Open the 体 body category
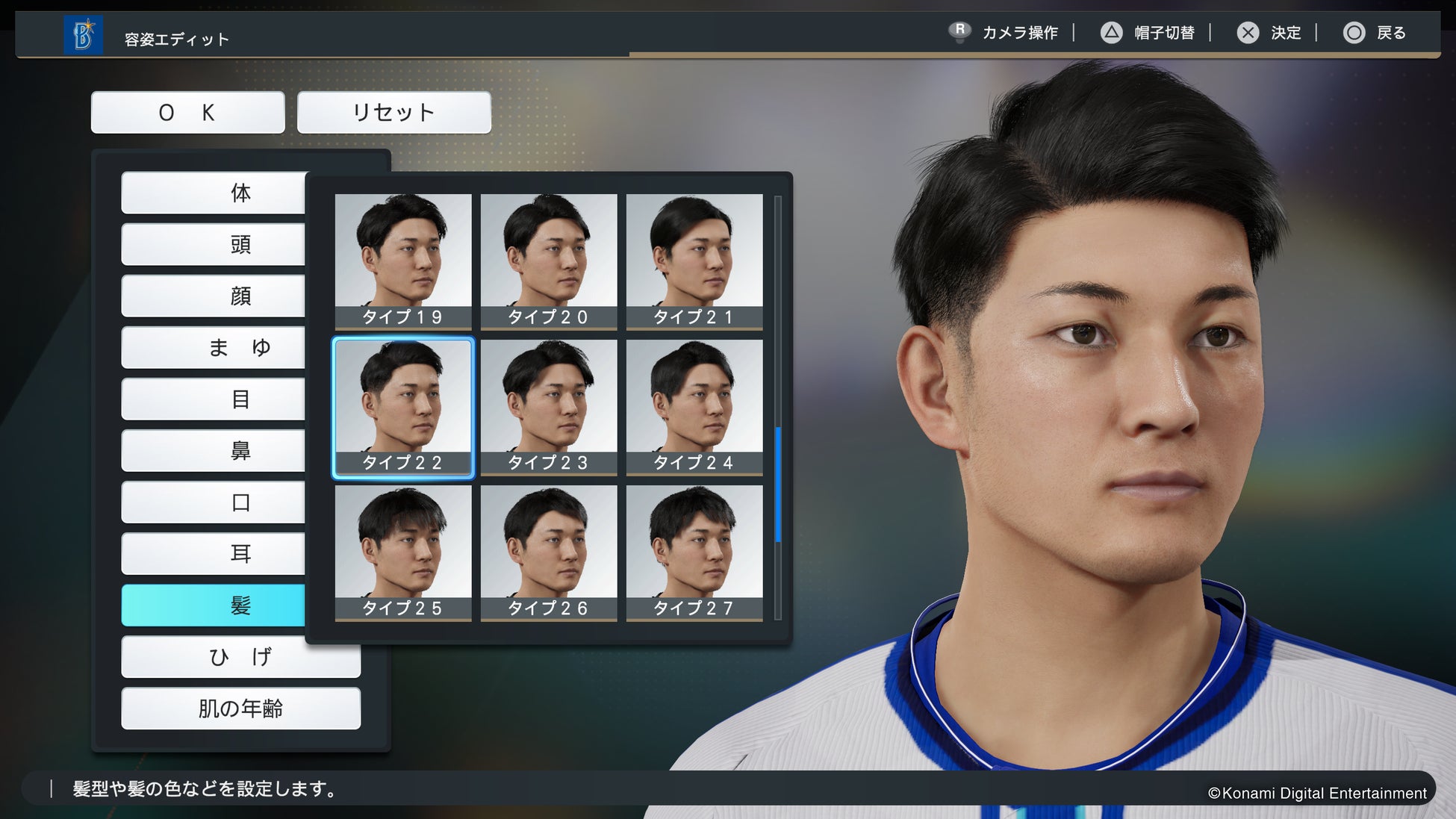The image size is (1456, 819). point(214,193)
